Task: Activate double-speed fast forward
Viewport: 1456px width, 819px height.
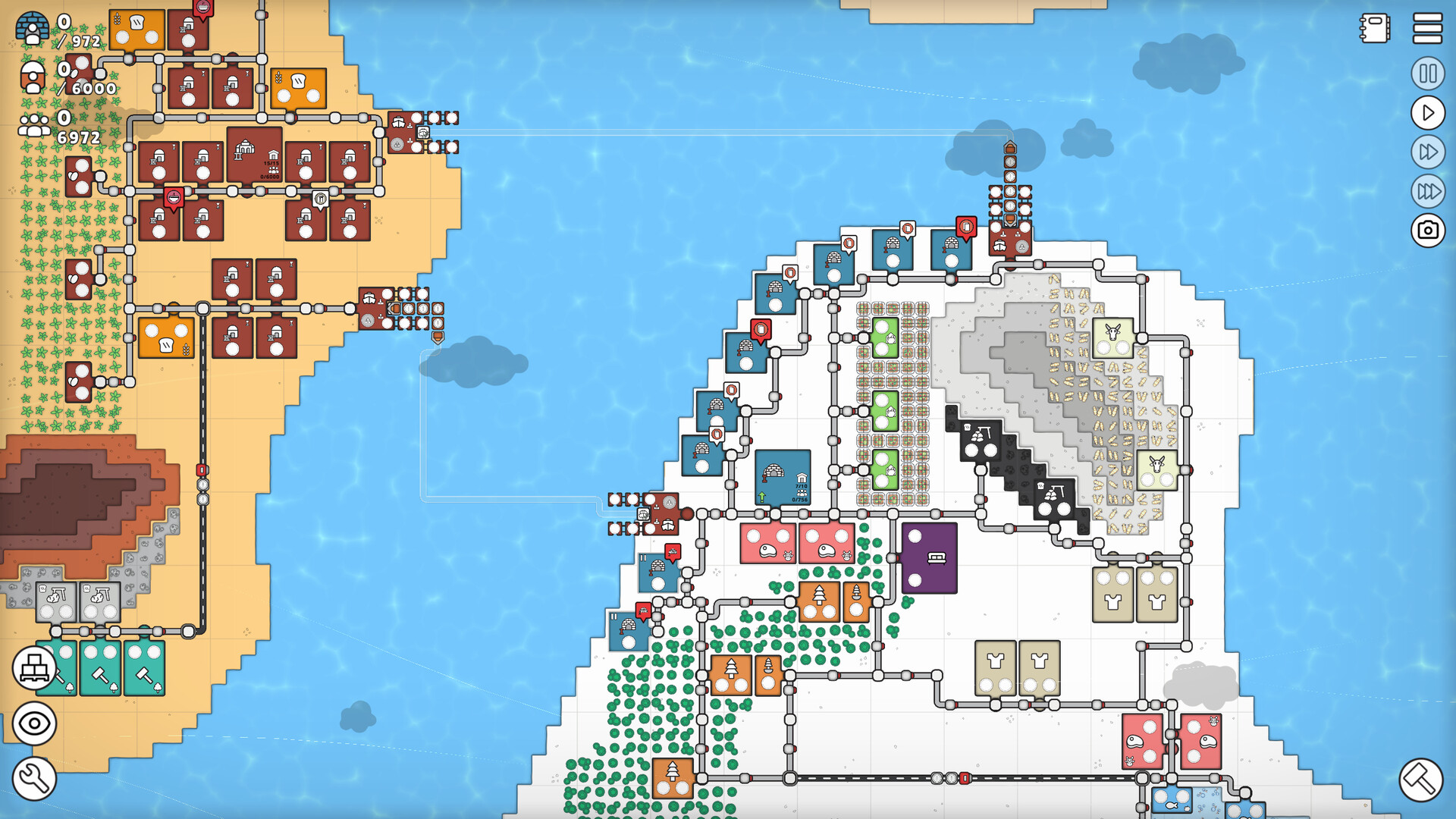Action: (1426, 151)
